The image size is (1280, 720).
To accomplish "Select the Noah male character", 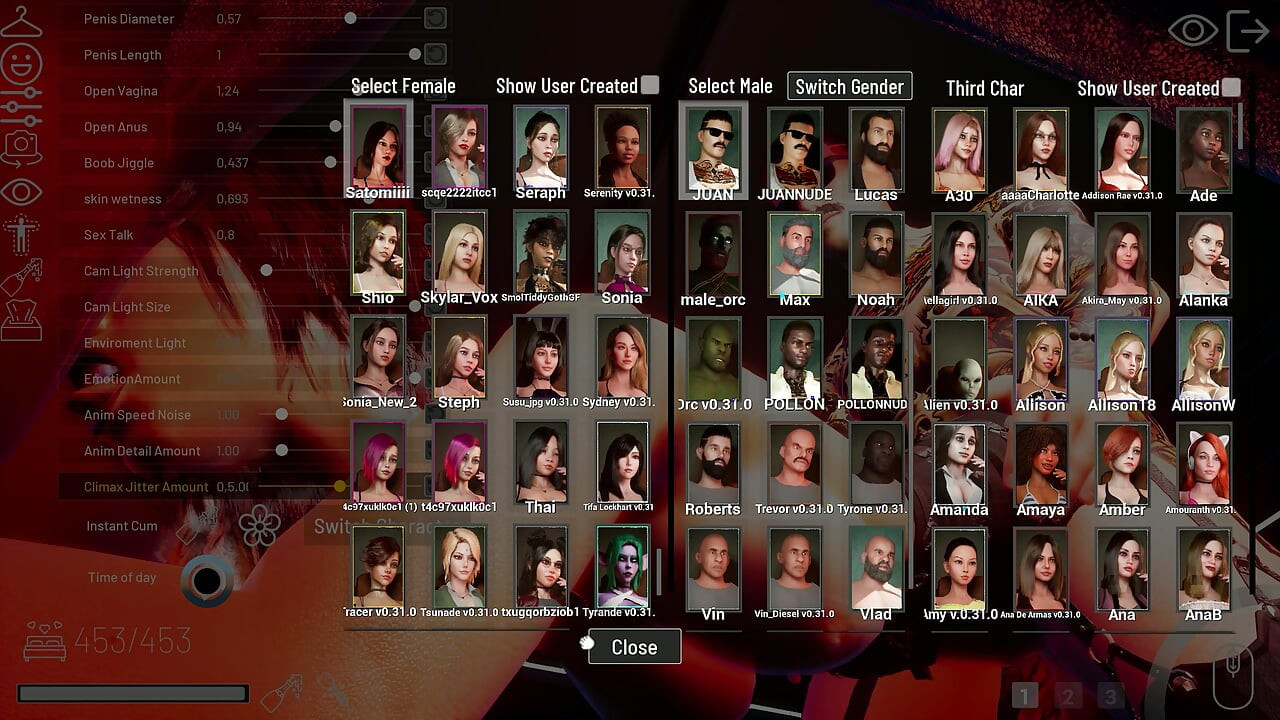I will click(x=876, y=253).
